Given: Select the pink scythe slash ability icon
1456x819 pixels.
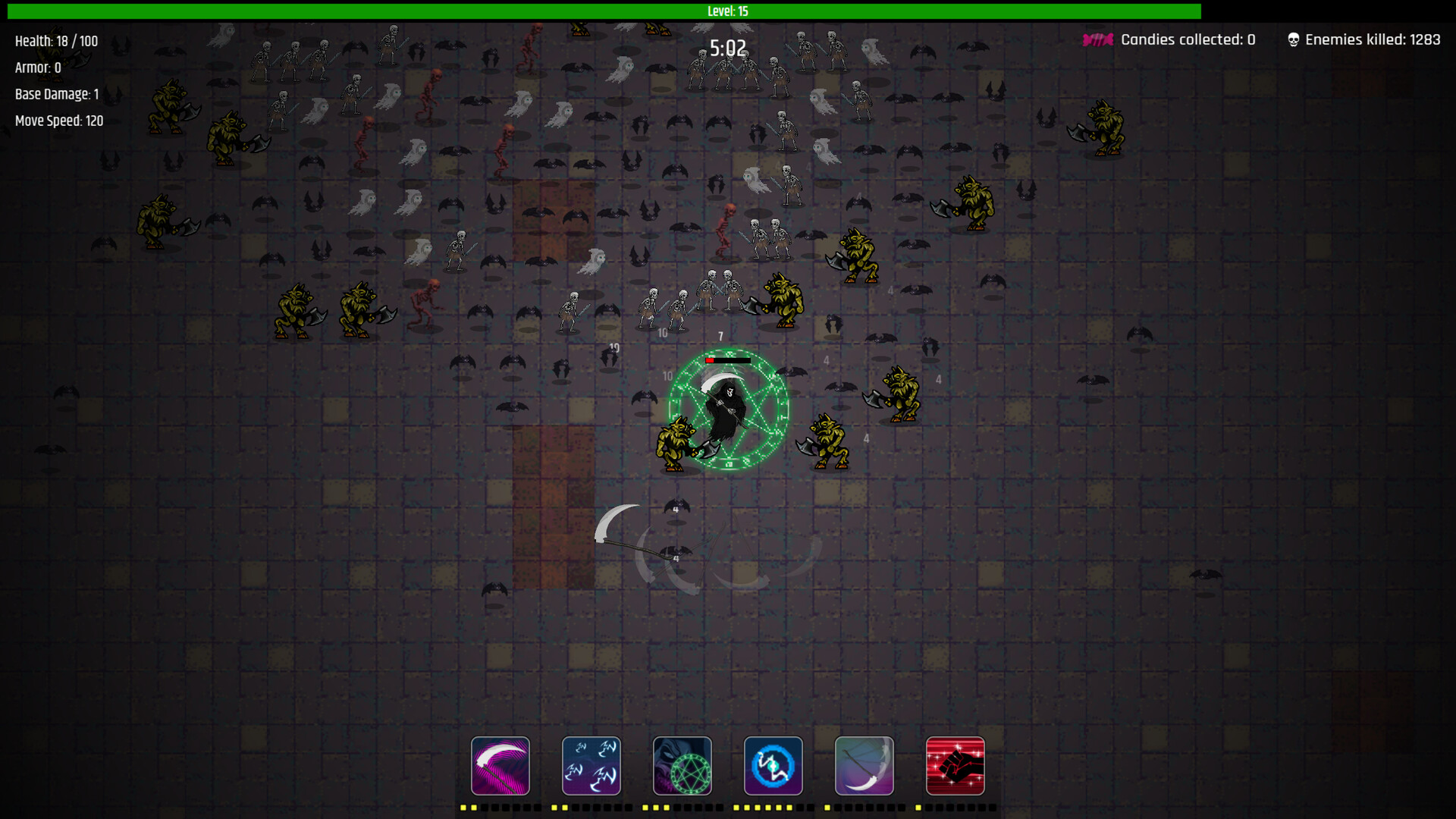Looking at the screenshot, I should 500,765.
